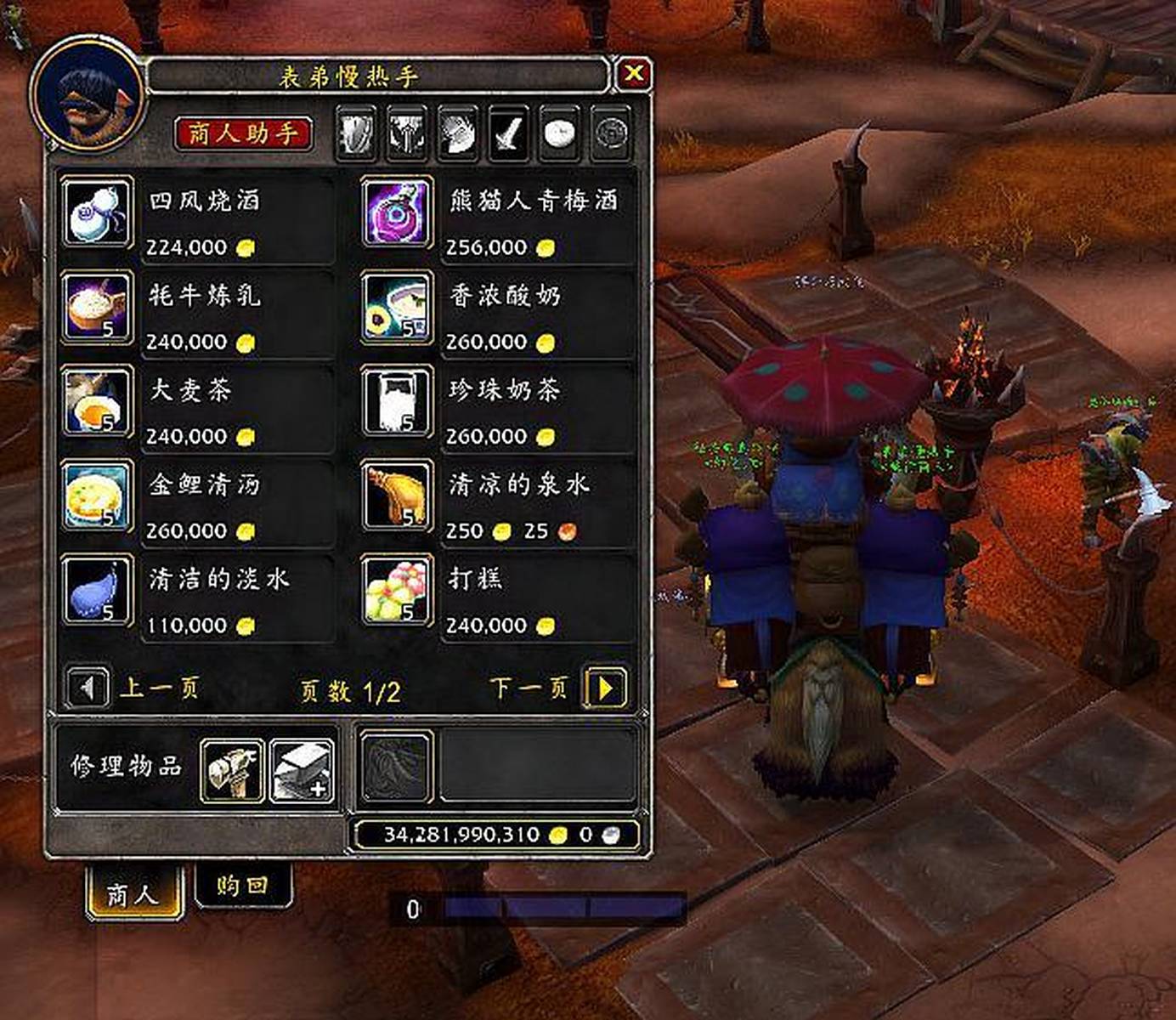Select the sword filter icon
1176x1020 pixels.
pyautogui.click(x=508, y=133)
